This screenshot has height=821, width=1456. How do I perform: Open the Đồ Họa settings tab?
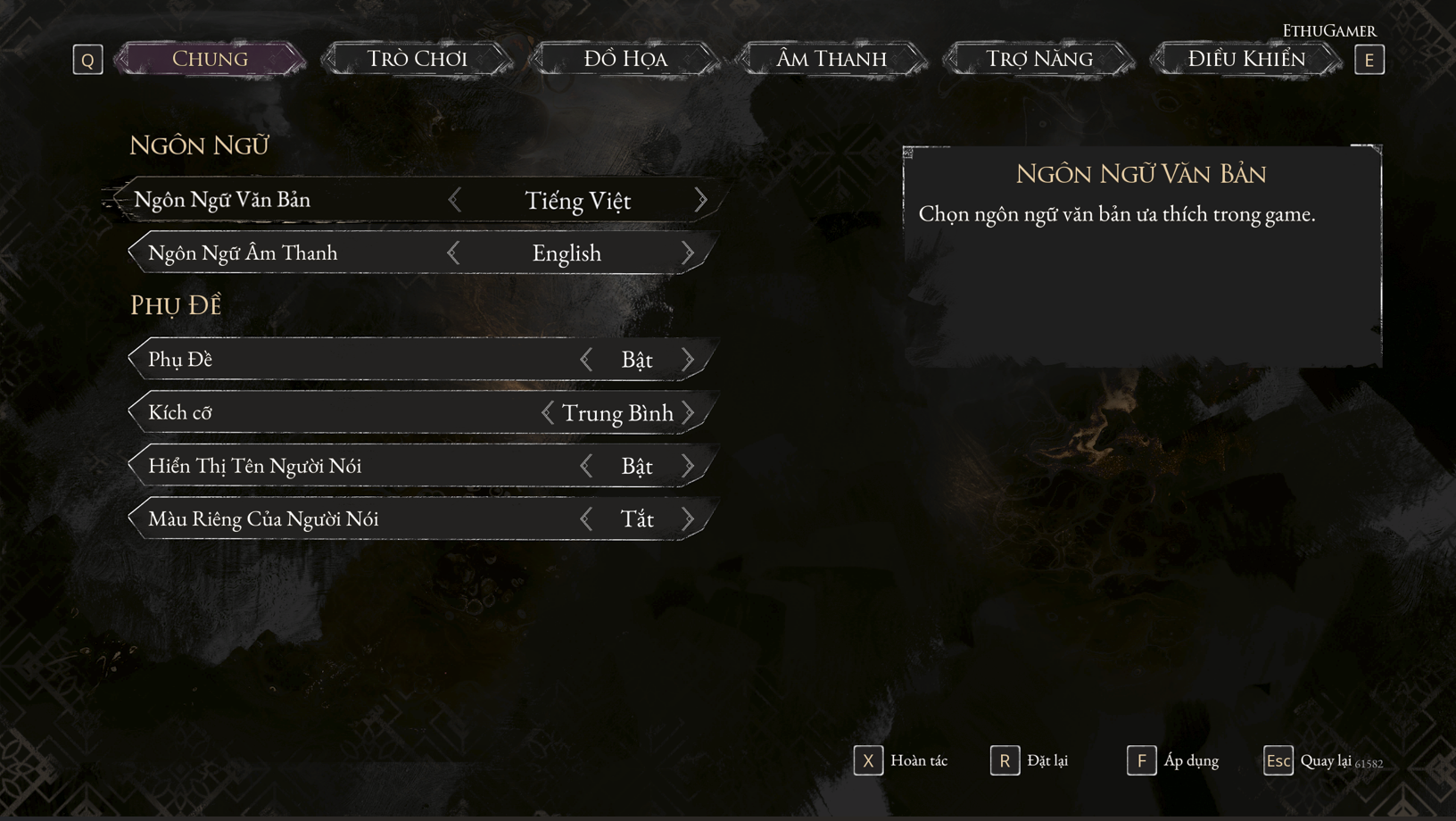[625, 59]
